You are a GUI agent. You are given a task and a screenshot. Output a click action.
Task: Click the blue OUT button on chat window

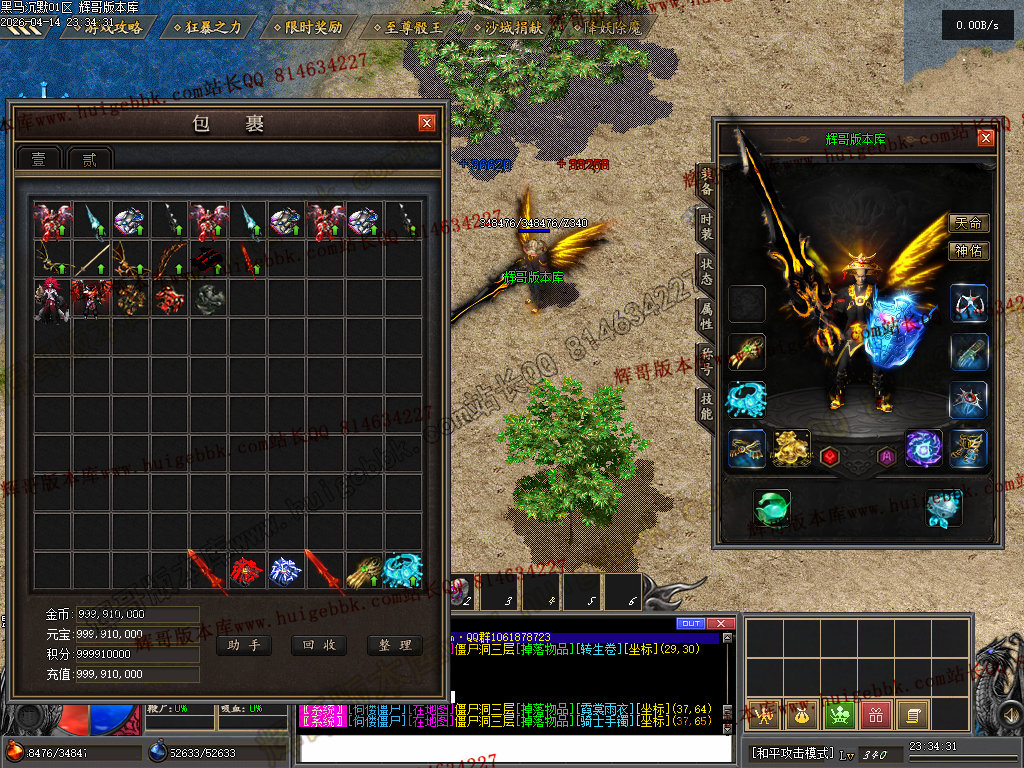[x=690, y=623]
